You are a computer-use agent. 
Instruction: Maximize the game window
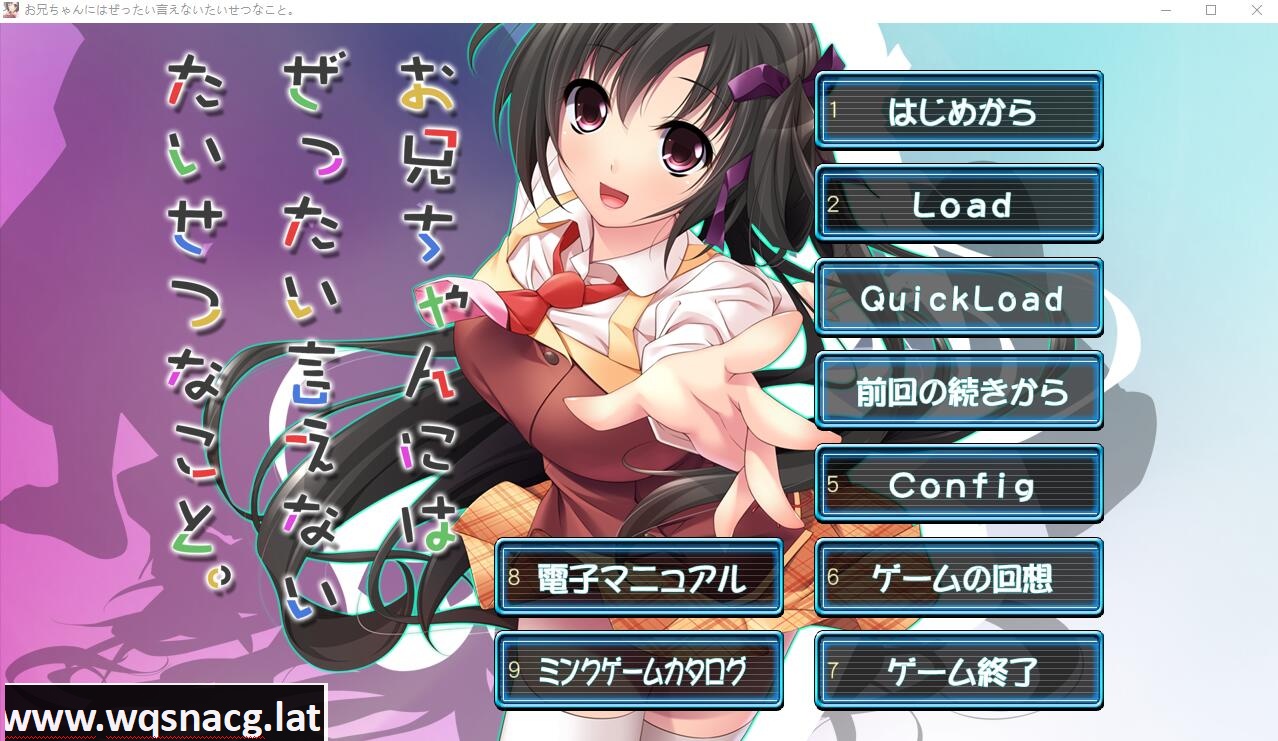pos(1211,10)
